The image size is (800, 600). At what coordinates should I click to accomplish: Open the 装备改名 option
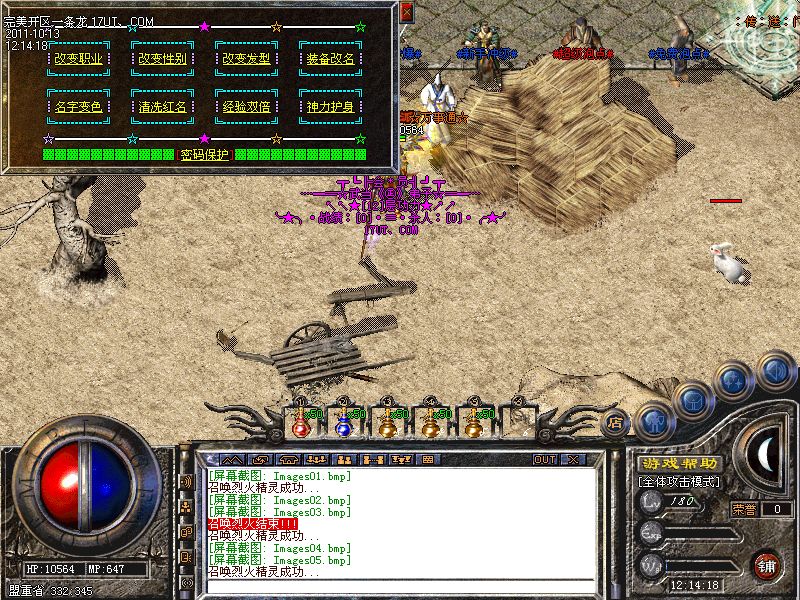329,59
